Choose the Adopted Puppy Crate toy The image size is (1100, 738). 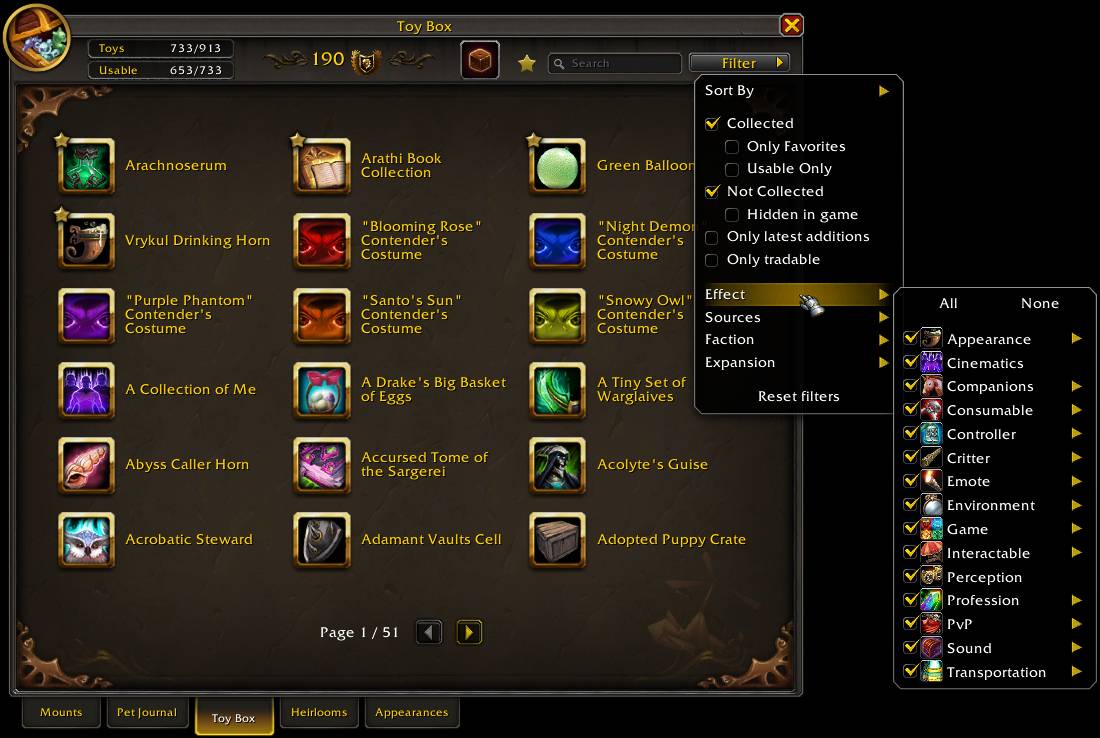point(558,540)
